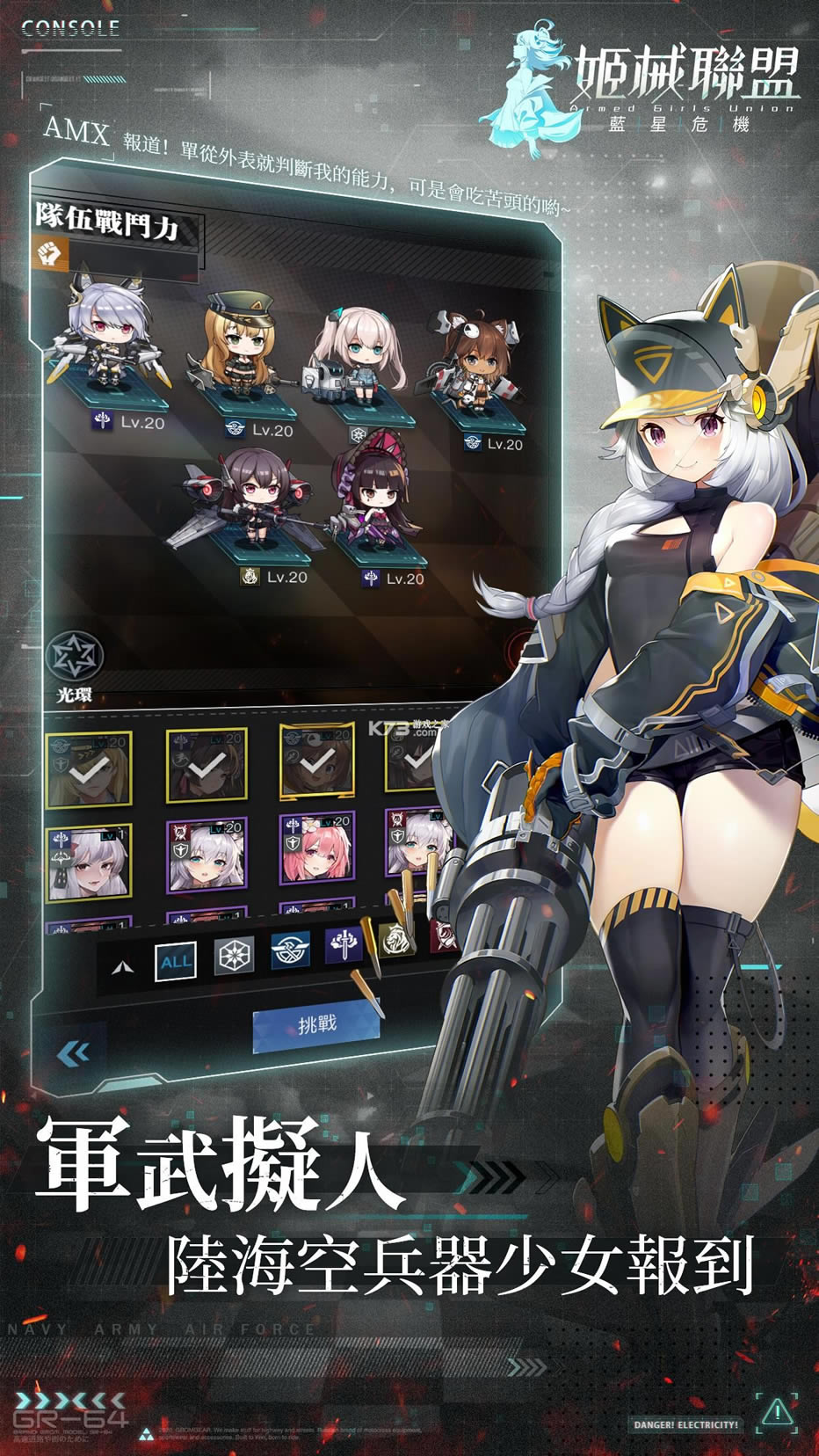Pick the white-haired red-eyed Lv.1 portrait

click(x=89, y=863)
